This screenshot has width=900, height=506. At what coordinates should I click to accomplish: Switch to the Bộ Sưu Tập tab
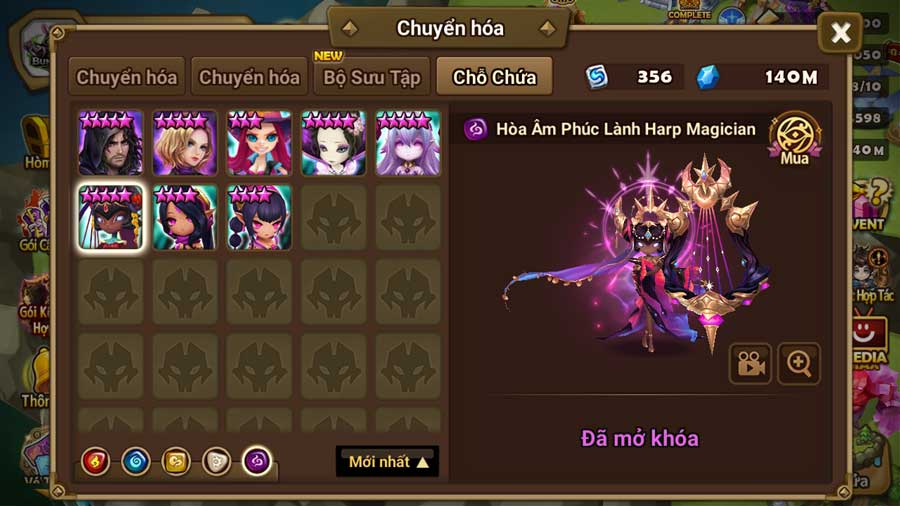371,77
